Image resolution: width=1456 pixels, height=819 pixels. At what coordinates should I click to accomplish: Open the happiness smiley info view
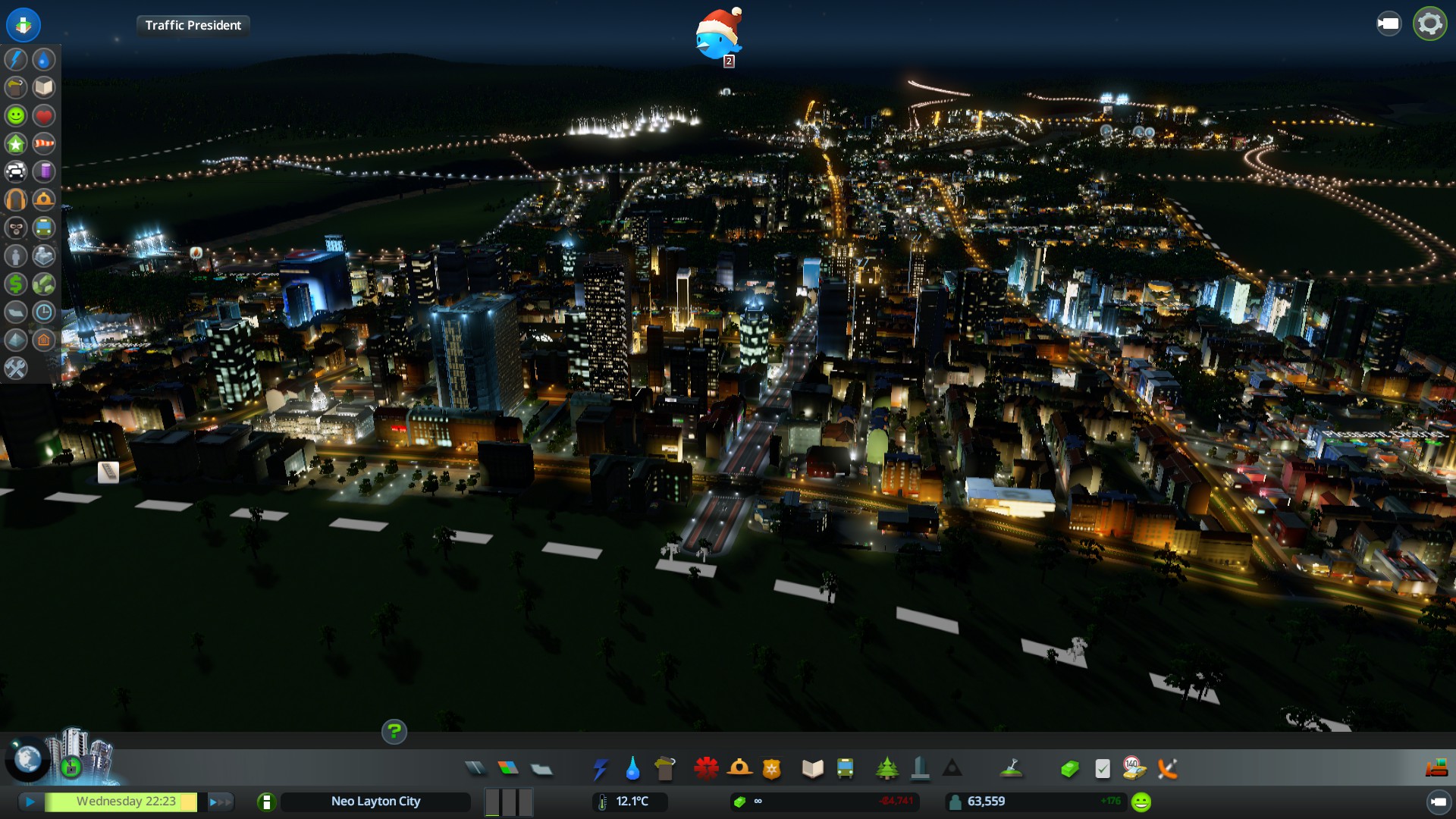point(16,115)
